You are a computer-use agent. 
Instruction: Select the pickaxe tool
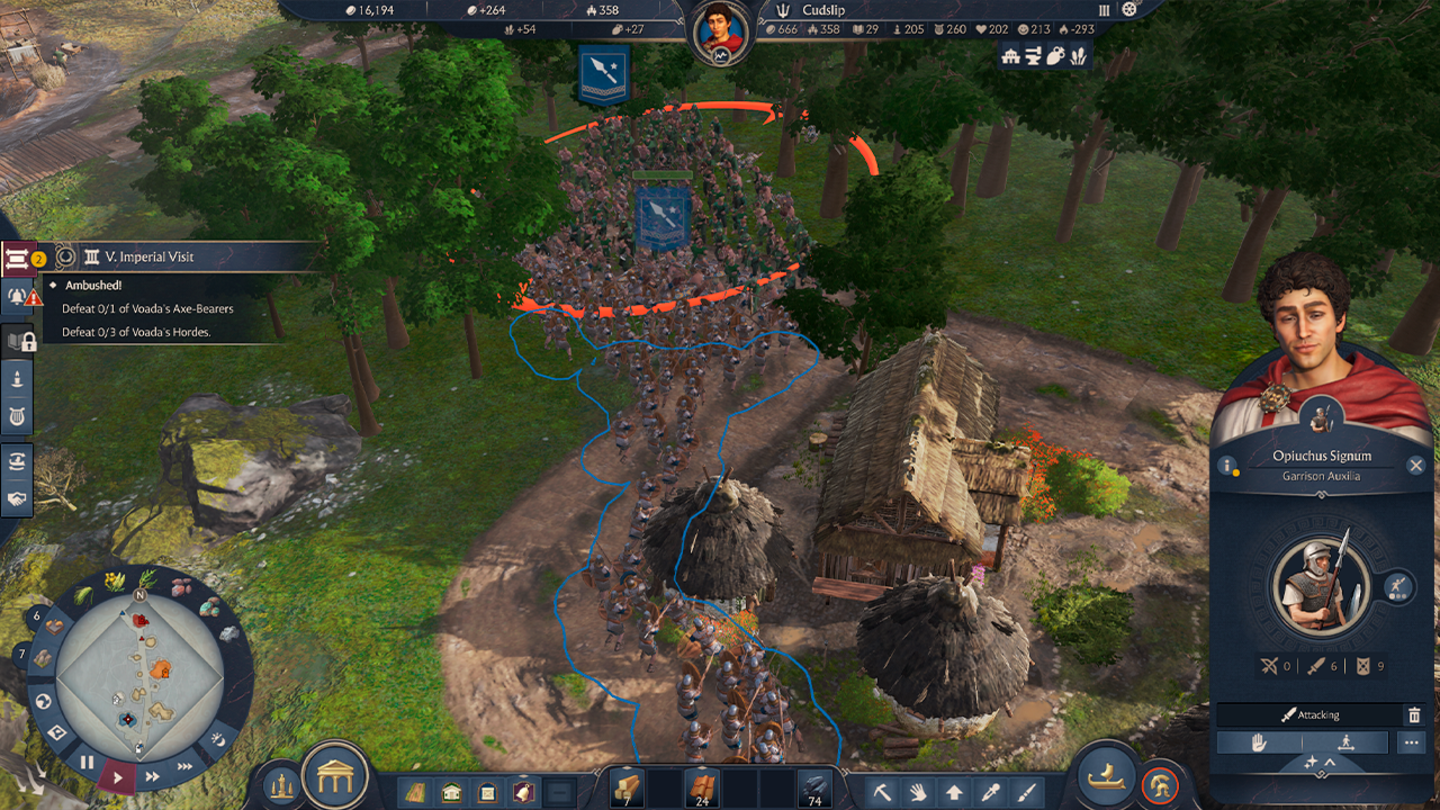(x=881, y=792)
